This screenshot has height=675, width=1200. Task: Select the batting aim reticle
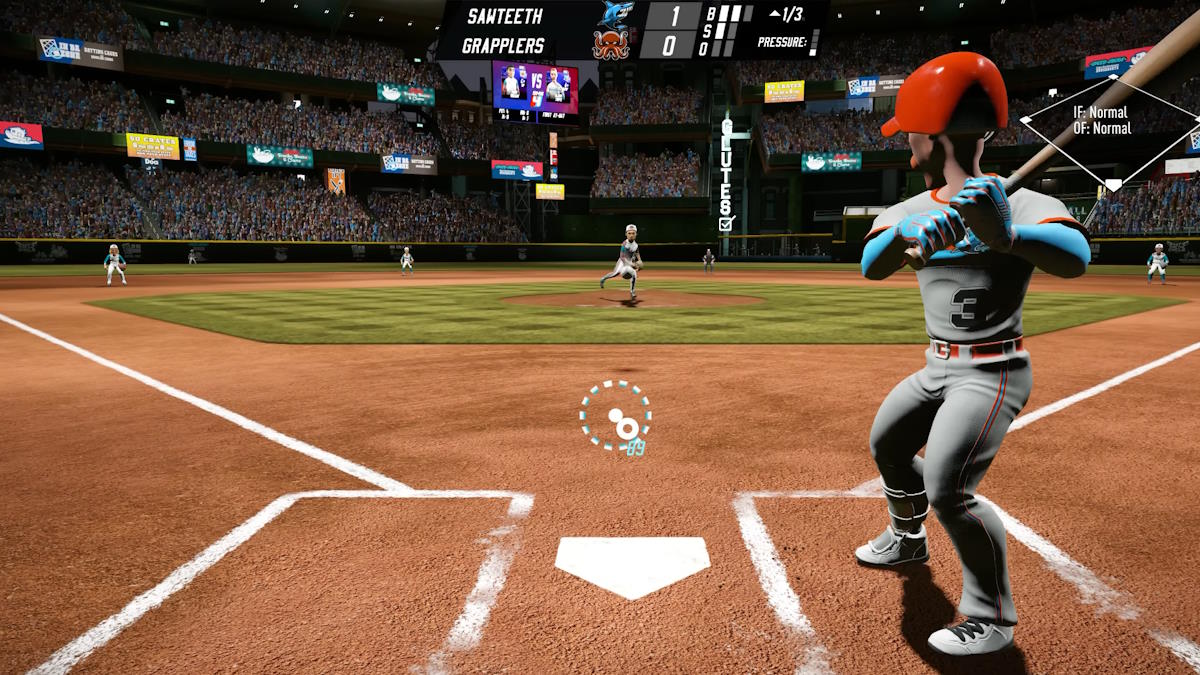[x=616, y=415]
